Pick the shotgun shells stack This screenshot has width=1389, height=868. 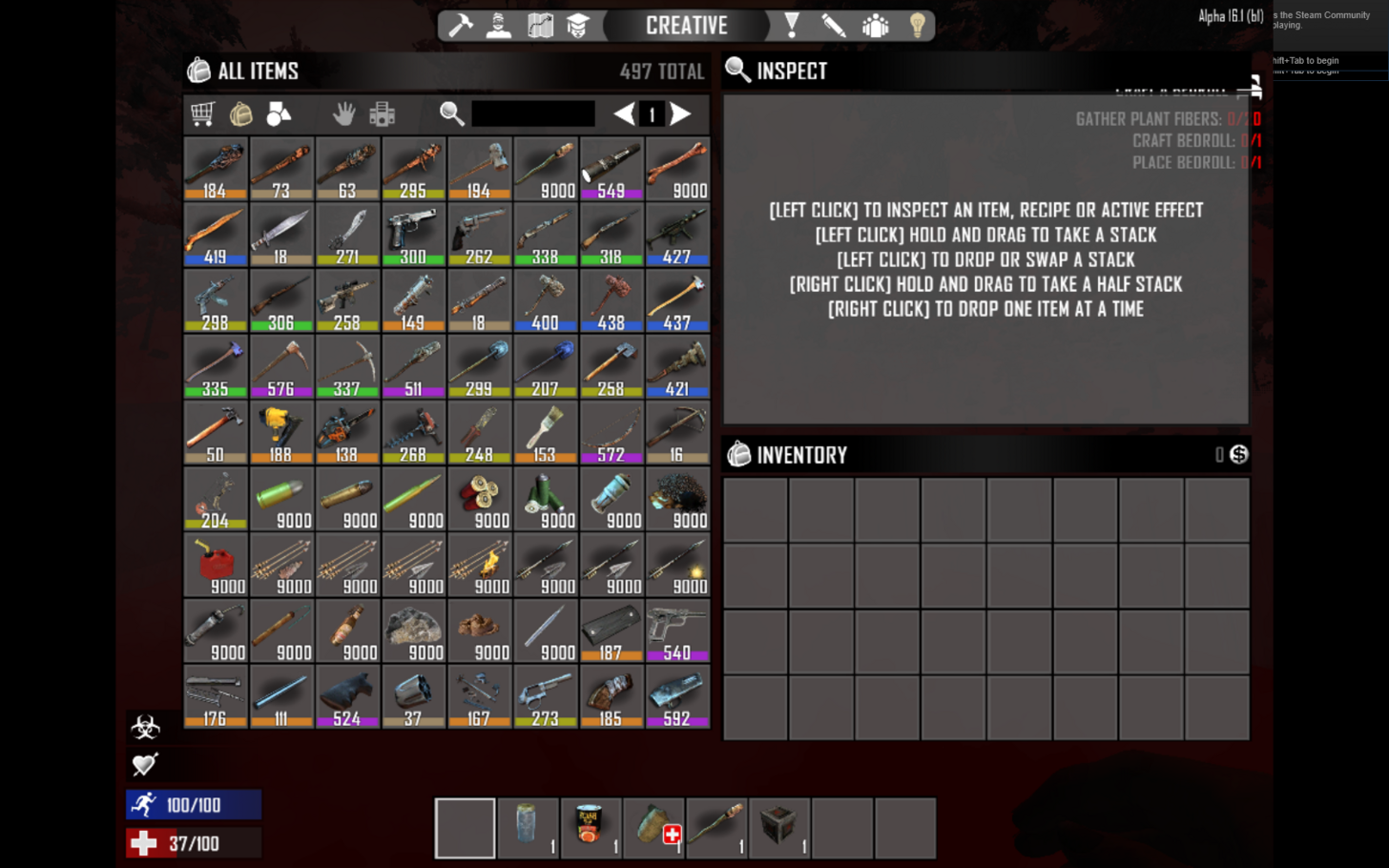point(479,498)
